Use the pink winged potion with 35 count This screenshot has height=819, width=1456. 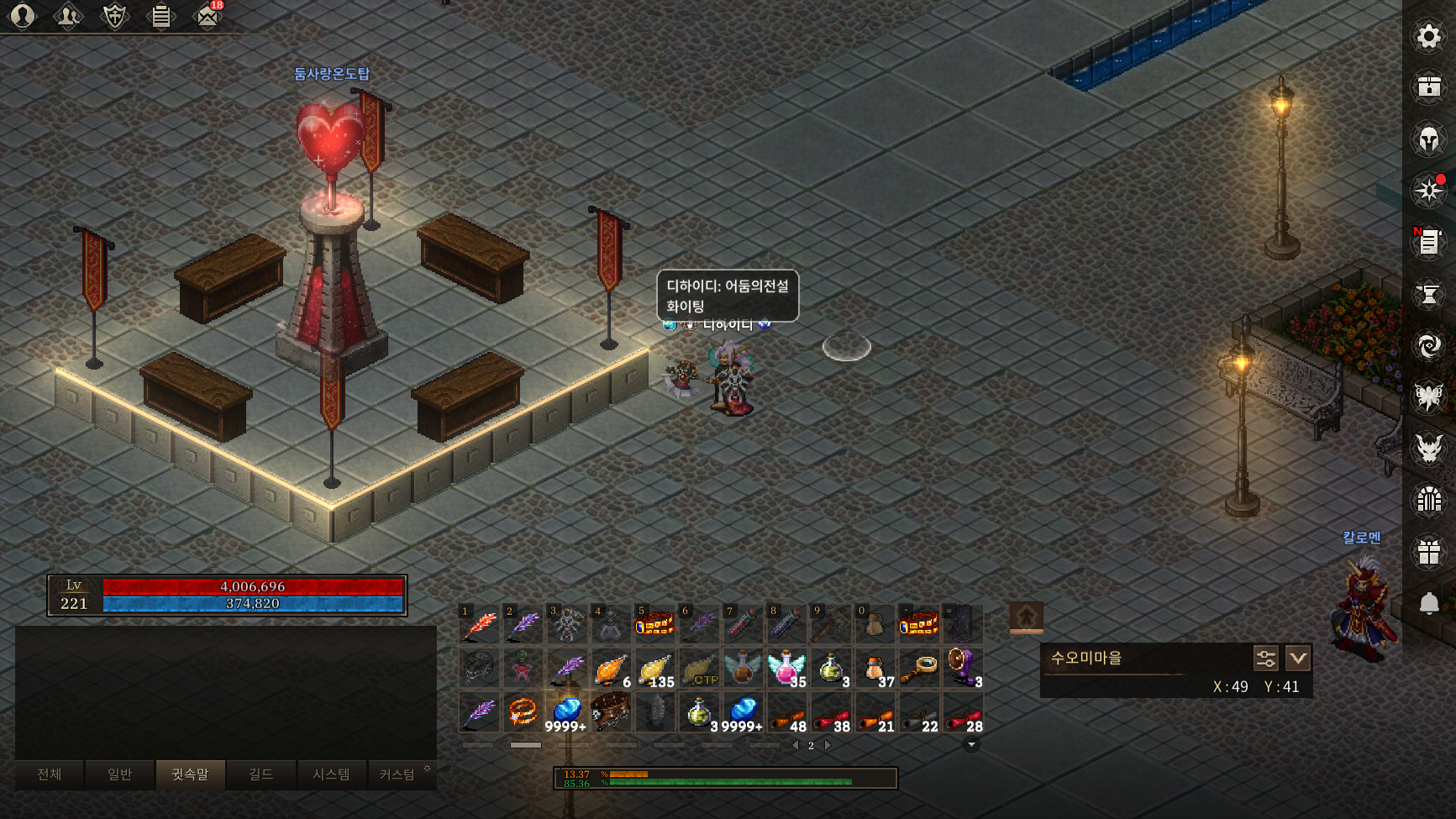pos(786,669)
